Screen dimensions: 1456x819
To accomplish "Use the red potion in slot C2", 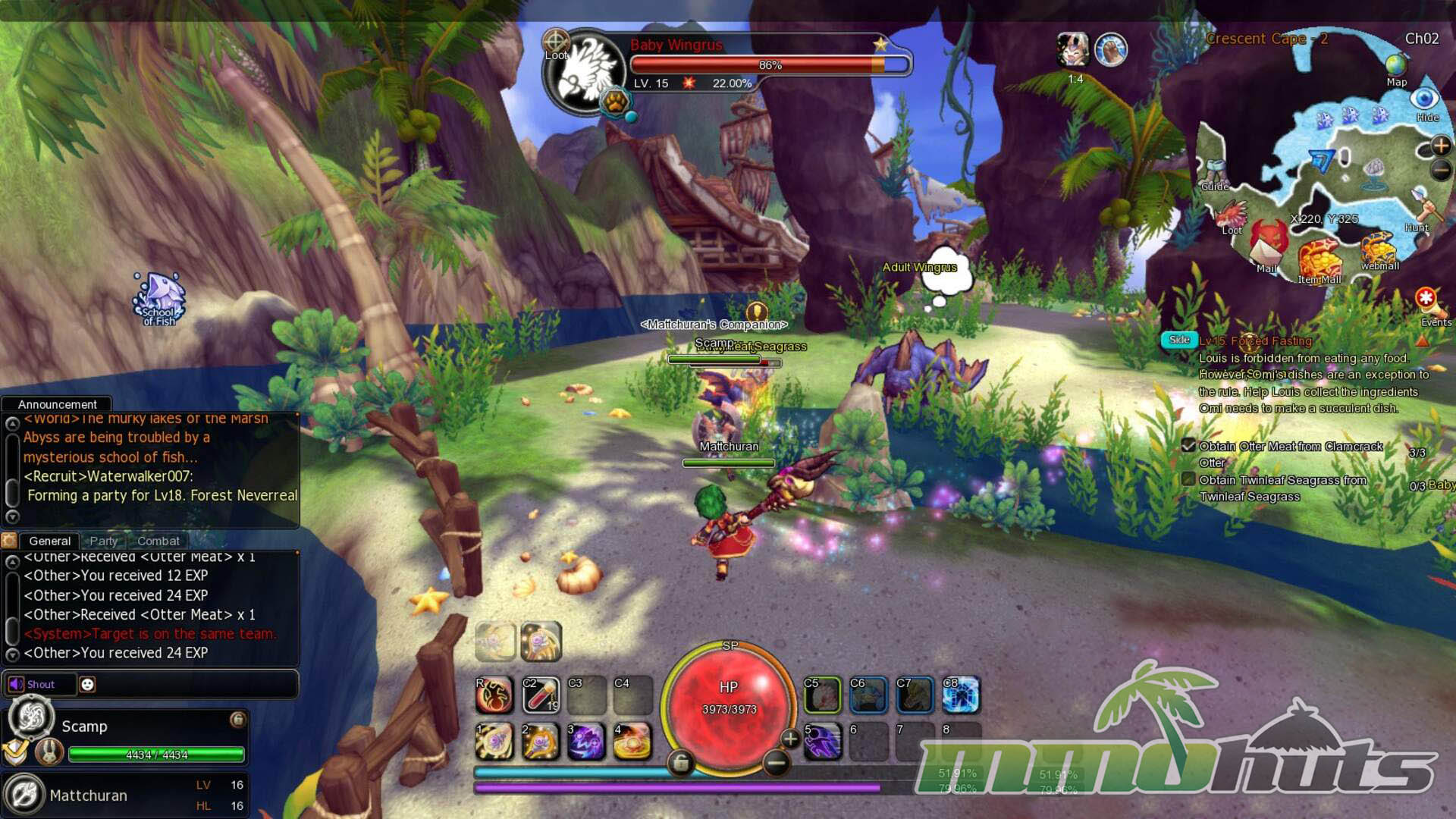I will (541, 695).
